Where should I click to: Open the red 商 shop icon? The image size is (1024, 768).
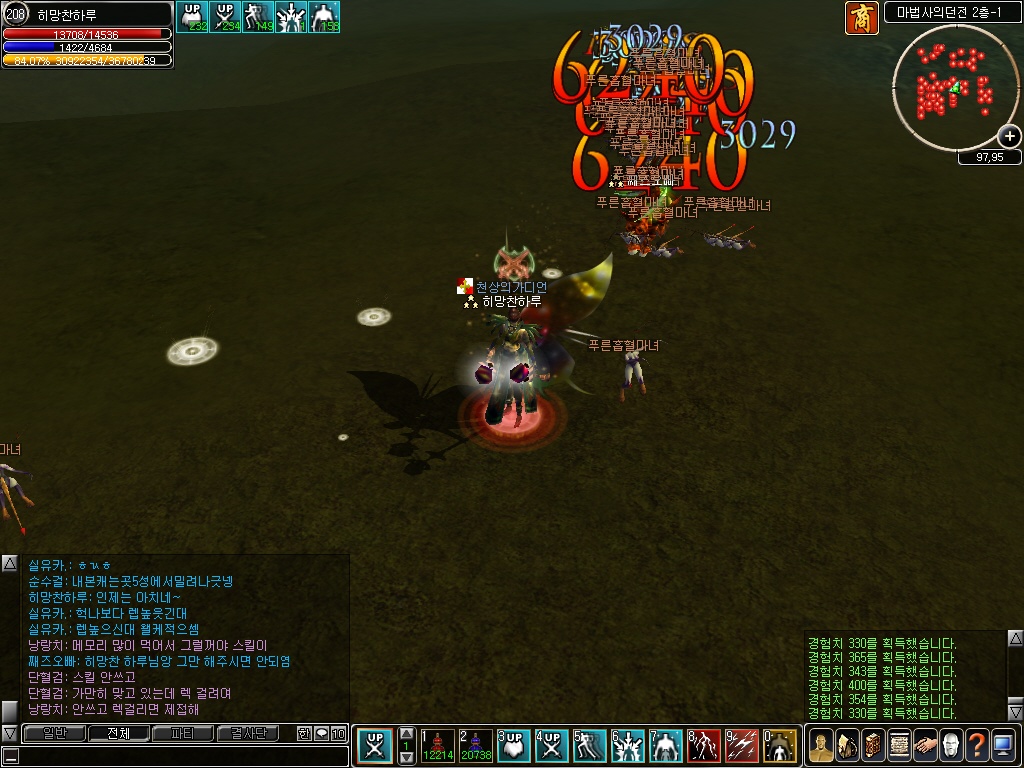(x=861, y=18)
